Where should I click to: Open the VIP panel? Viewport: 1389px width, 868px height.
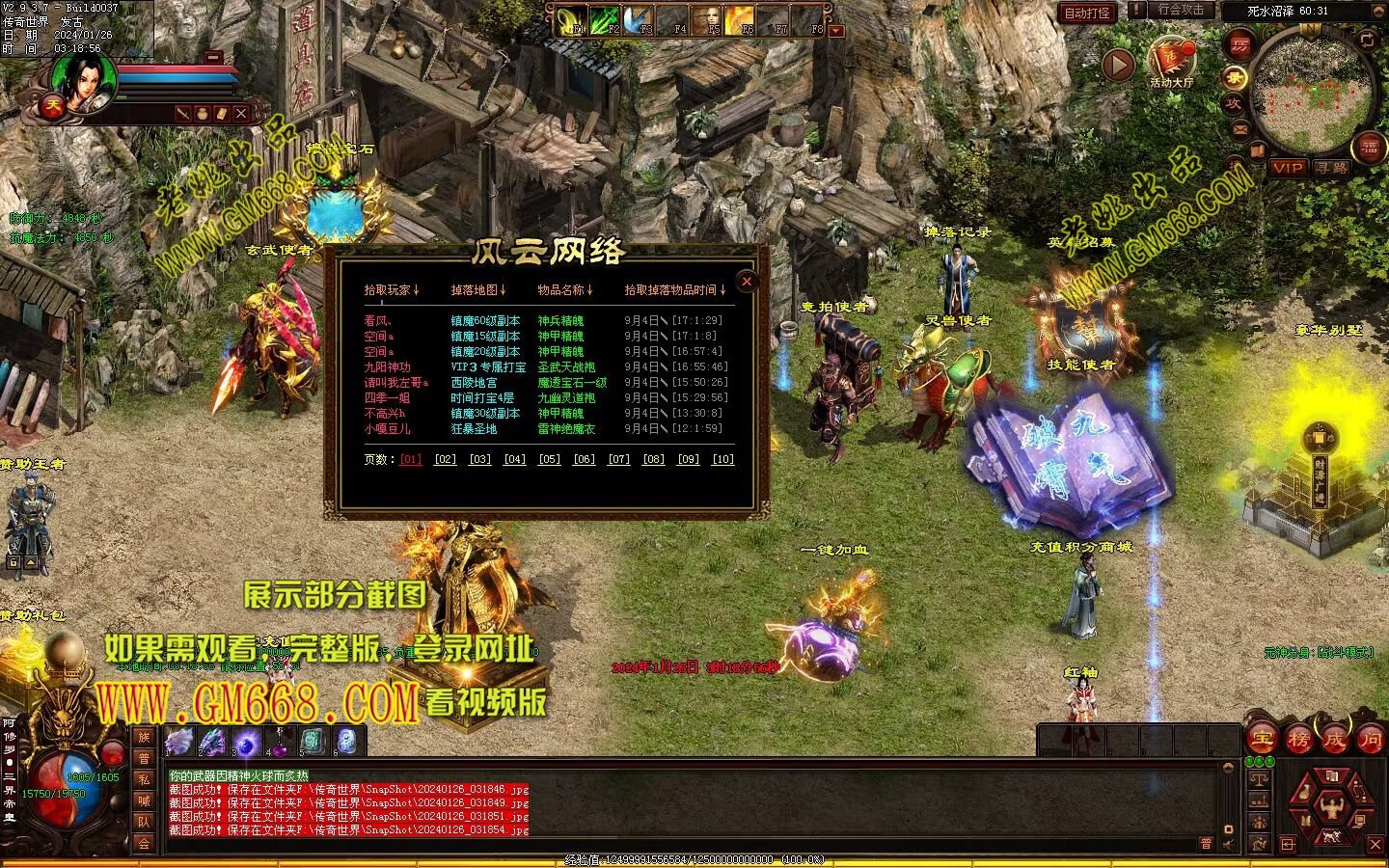[1287, 168]
